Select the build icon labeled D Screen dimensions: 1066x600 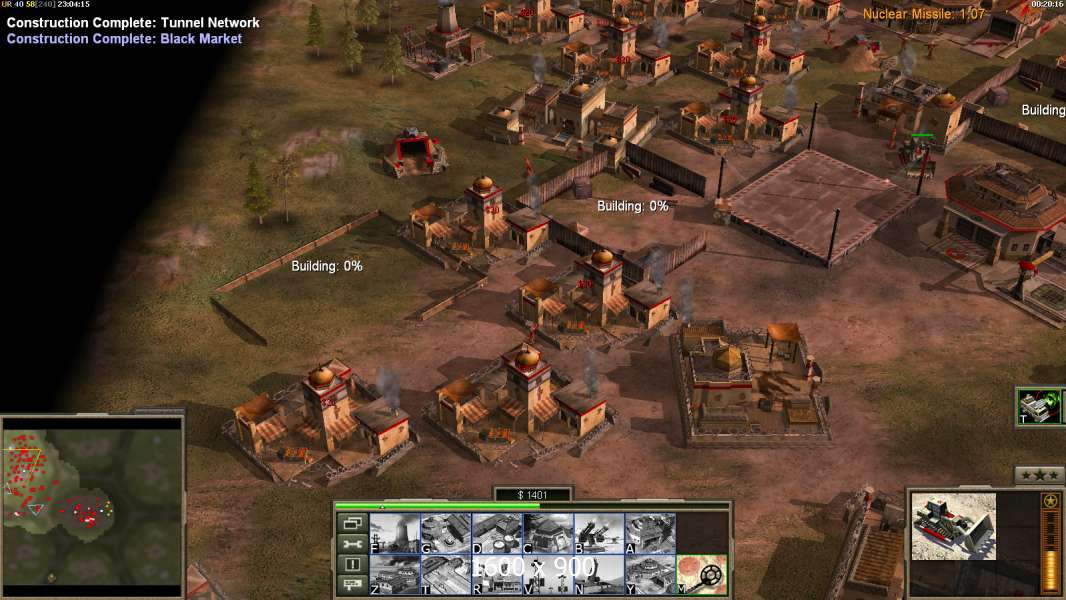497,533
